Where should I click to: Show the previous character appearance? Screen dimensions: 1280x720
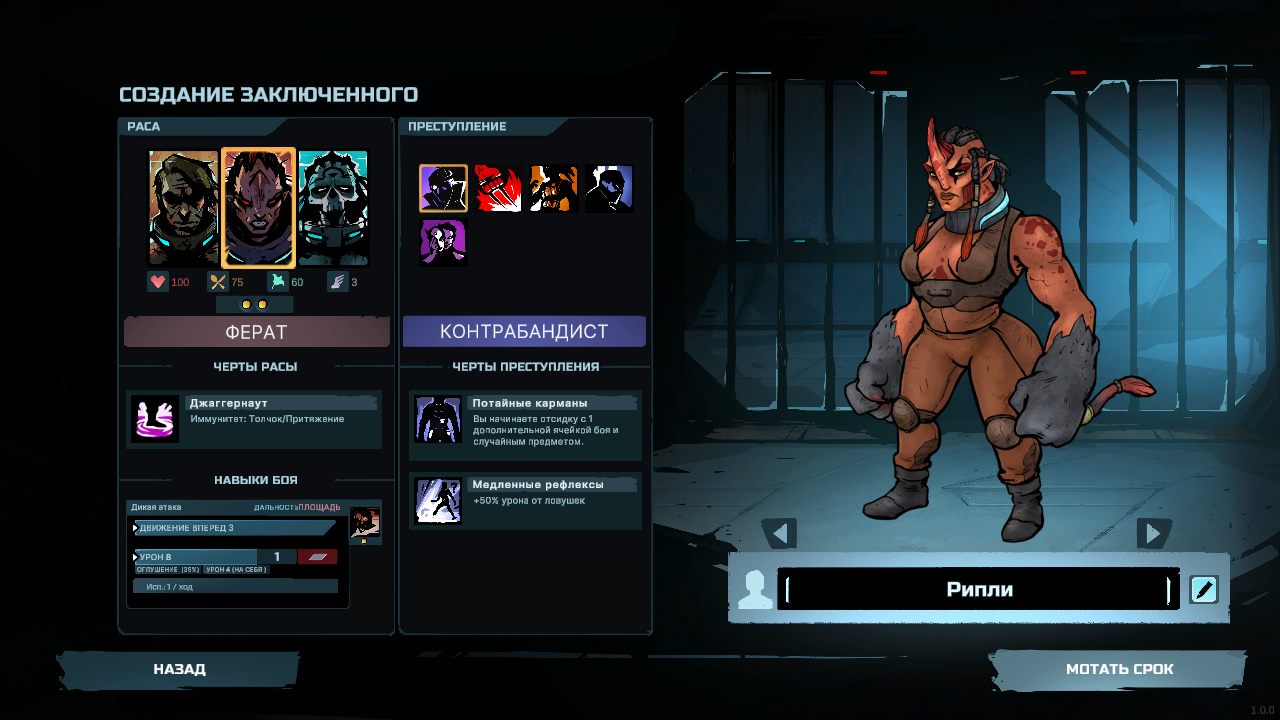click(x=779, y=533)
